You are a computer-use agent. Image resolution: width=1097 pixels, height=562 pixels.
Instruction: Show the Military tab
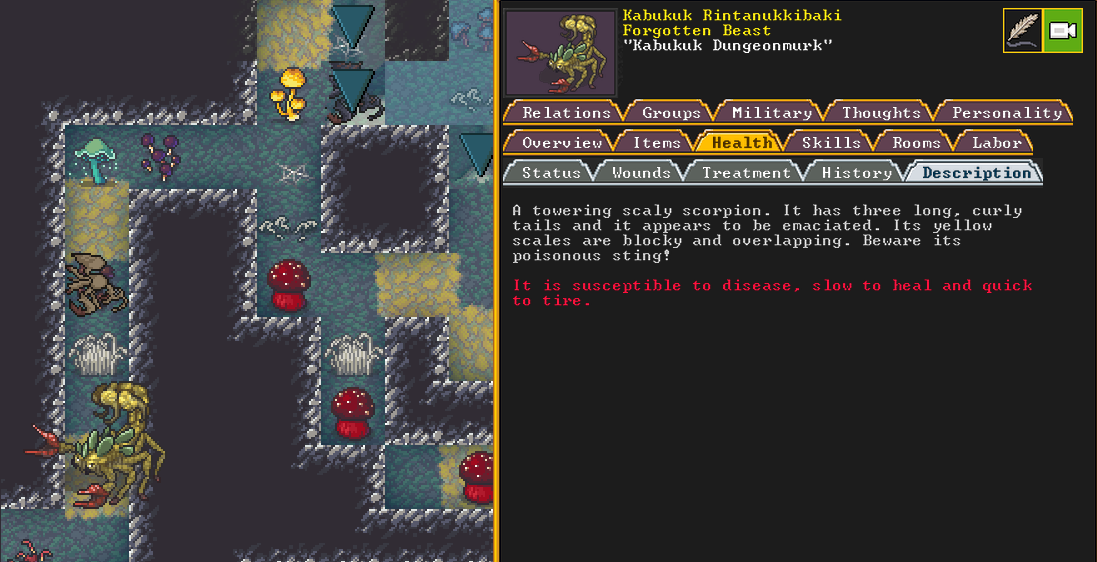771,113
